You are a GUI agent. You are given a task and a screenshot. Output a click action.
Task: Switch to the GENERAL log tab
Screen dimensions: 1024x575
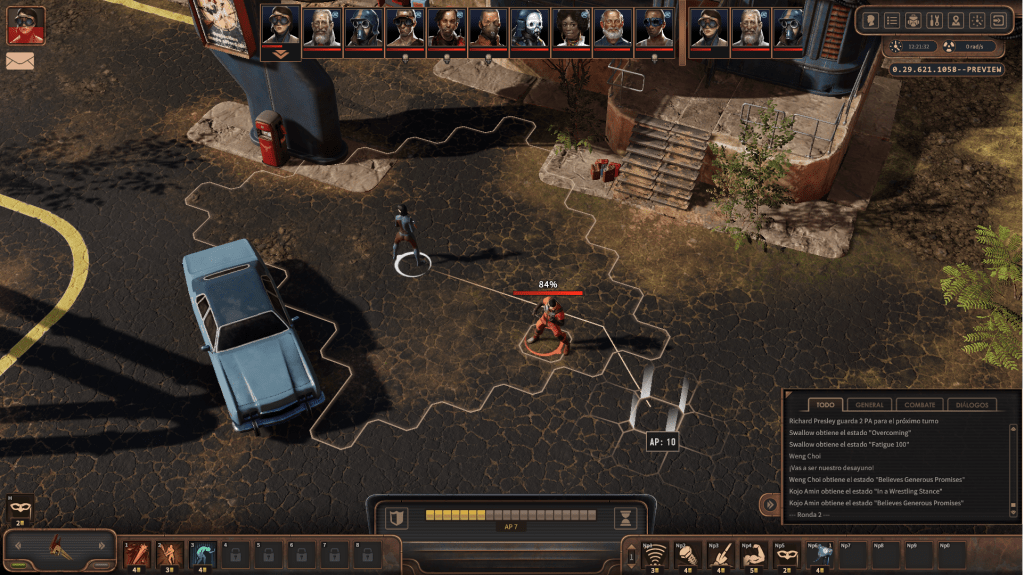point(869,404)
